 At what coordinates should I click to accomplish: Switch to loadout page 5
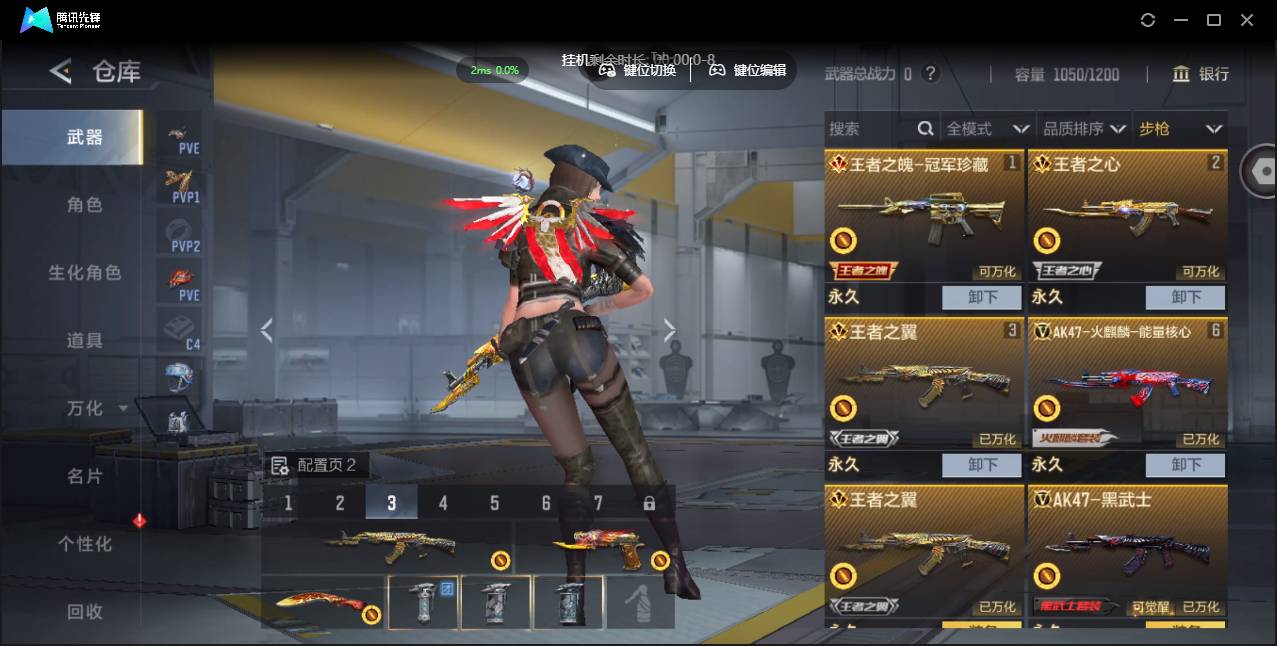(494, 503)
